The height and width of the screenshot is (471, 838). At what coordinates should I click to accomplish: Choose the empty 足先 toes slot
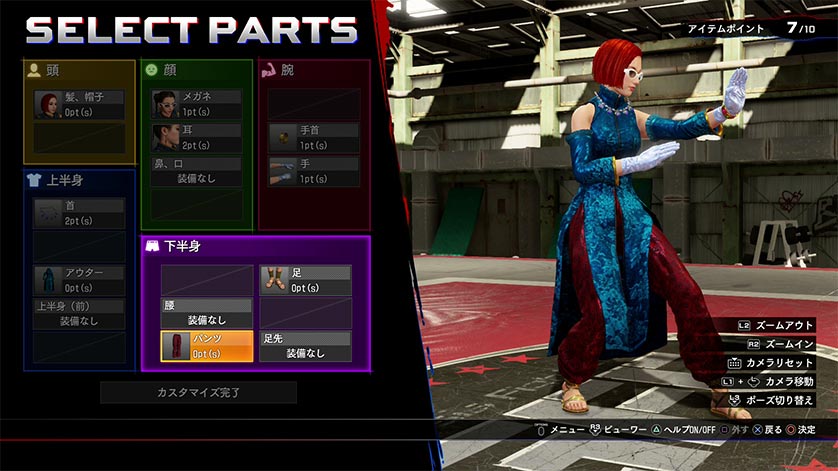tap(305, 346)
